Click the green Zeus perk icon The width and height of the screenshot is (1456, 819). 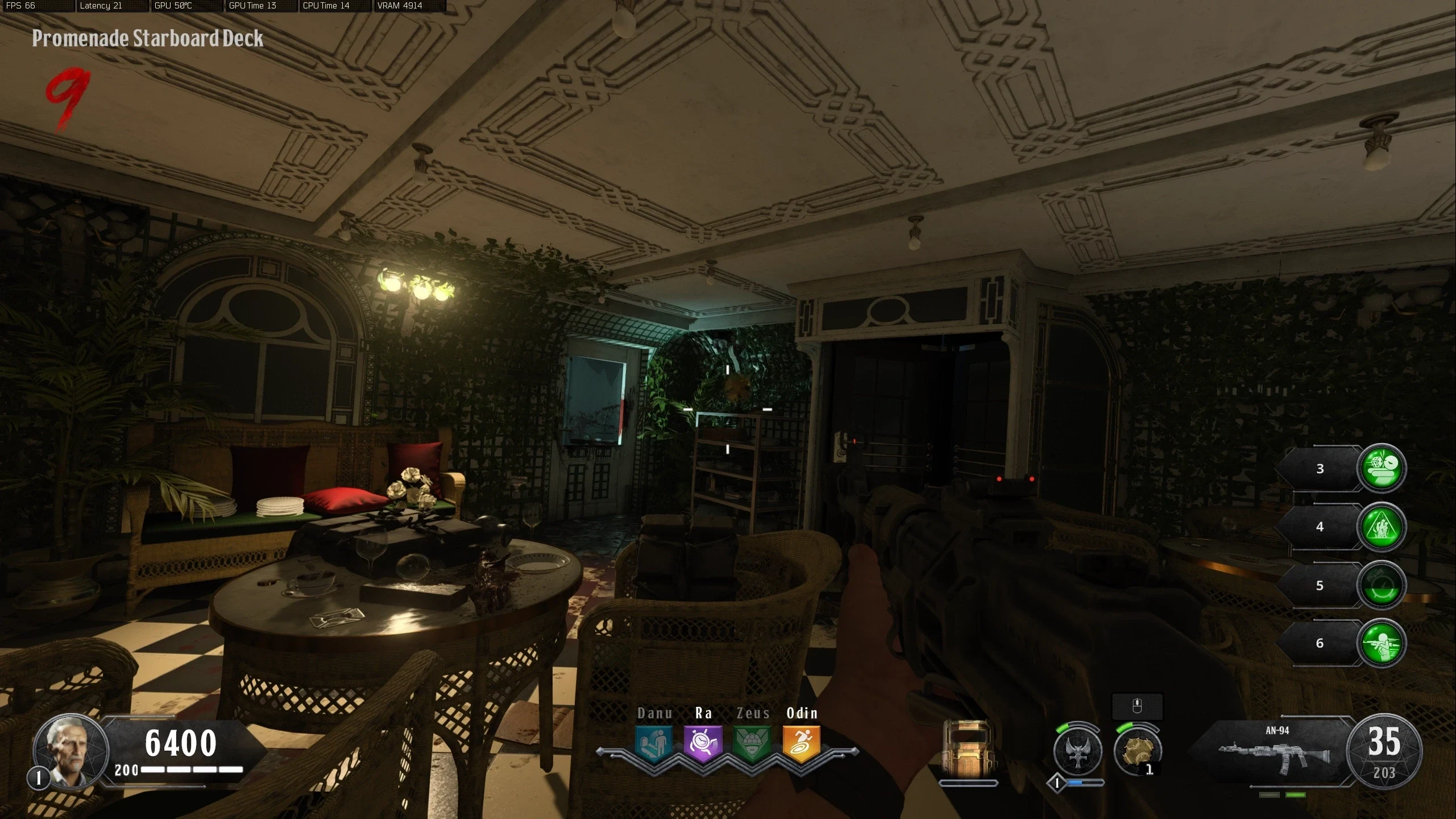pyautogui.click(x=752, y=743)
